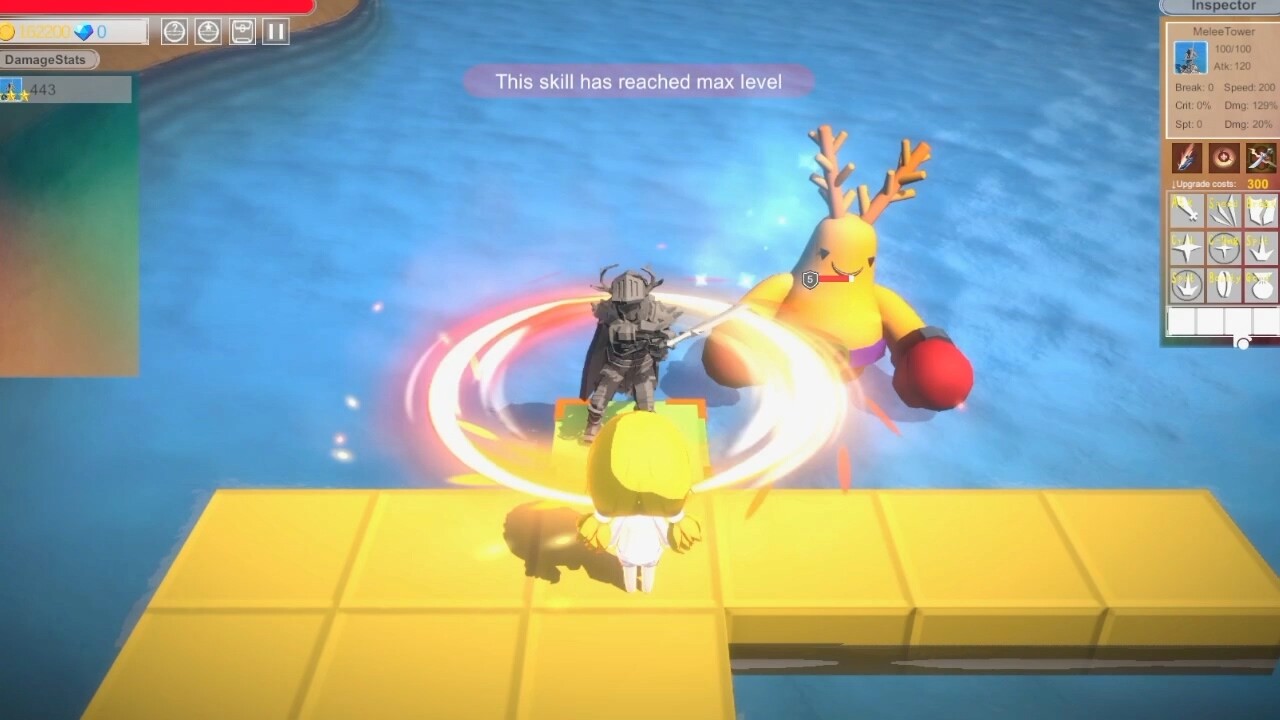Select the flaming sword weapon icon
The image size is (1280, 720).
click(1187, 158)
